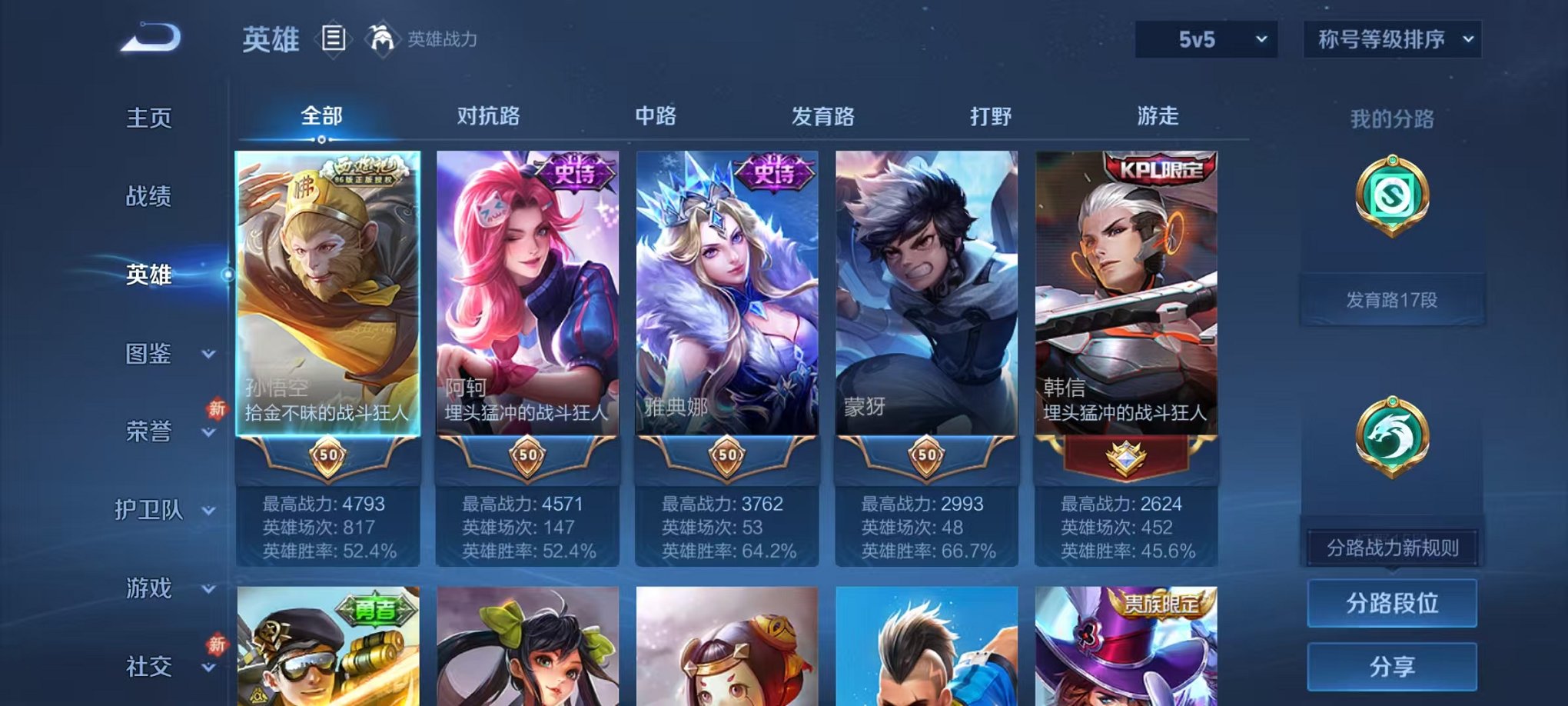Open the hero handbook icon beside 英雄 title
Screen dimensions: 1568x706
(335, 38)
